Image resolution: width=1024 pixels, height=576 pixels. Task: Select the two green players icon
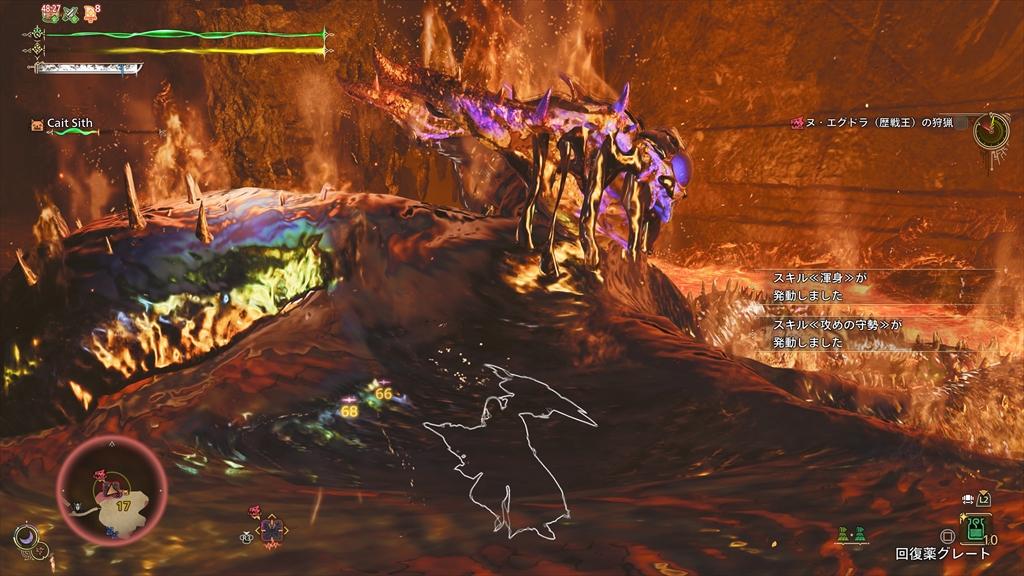pyautogui.click(x=852, y=535)
